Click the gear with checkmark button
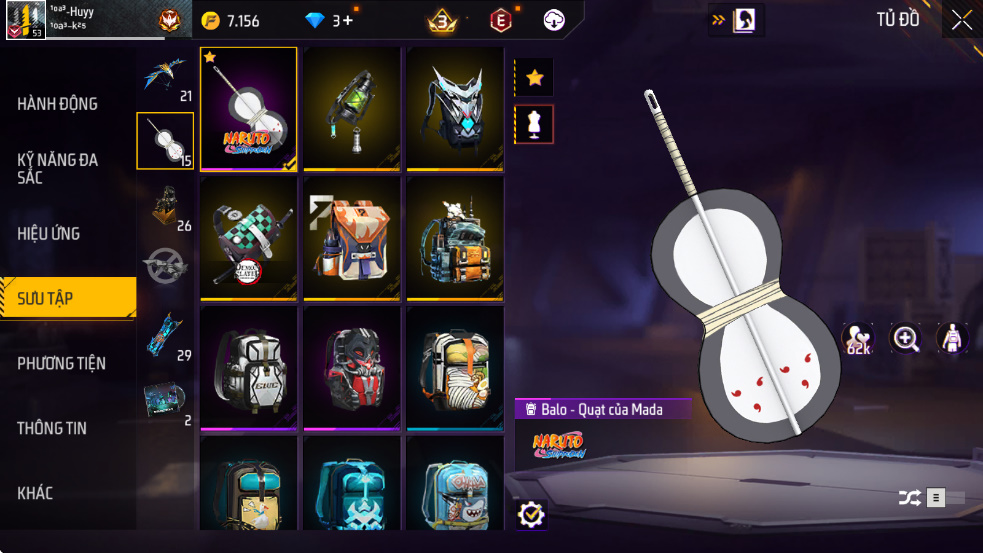983x553 pixels. click(x=531, y=514)
